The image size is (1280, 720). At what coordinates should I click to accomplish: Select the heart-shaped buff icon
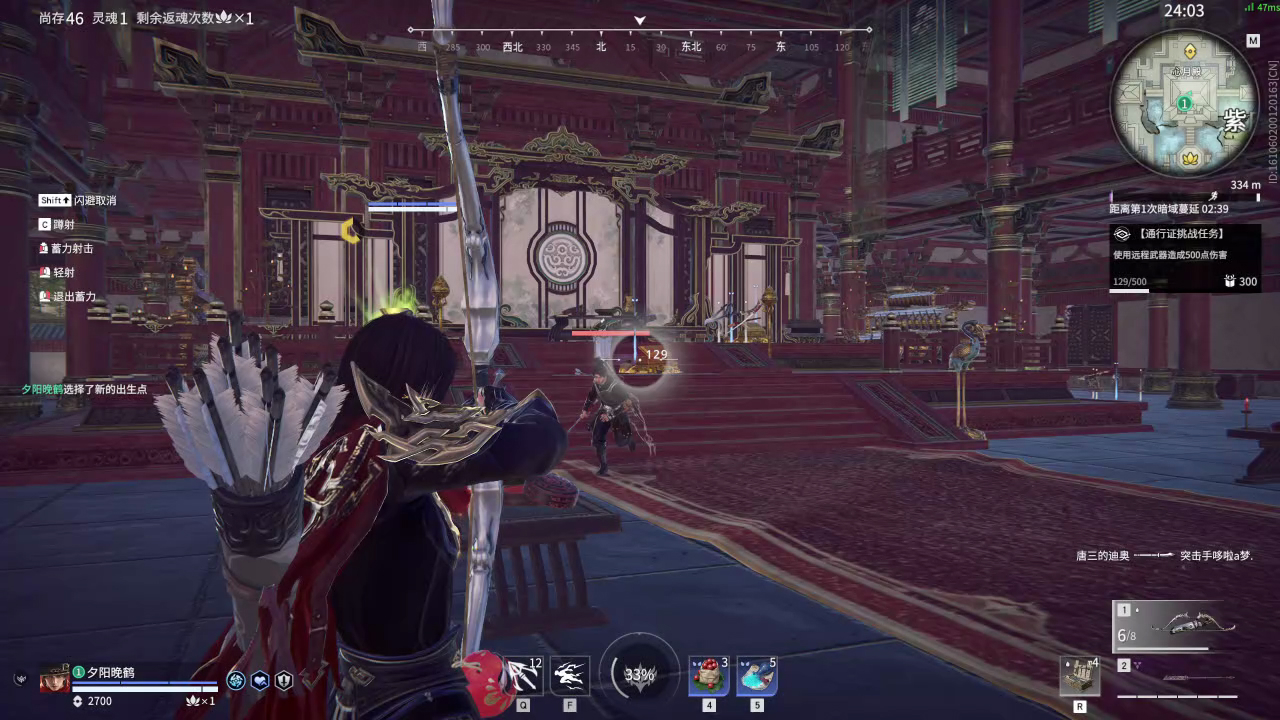pyautogui.click(x=260, y=681)
